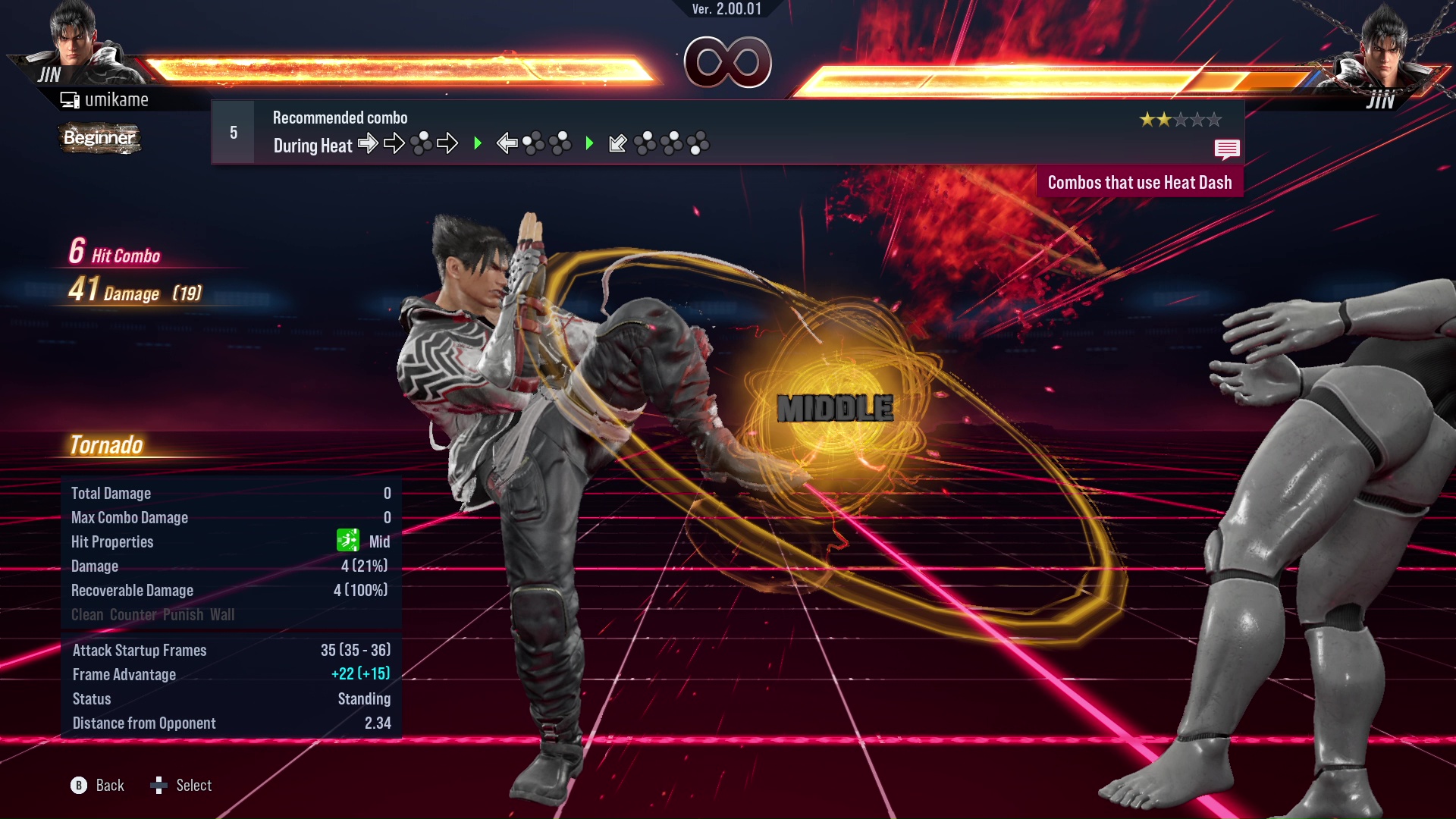Click the Combos that use Heat Dash tag

point(1139,183)
